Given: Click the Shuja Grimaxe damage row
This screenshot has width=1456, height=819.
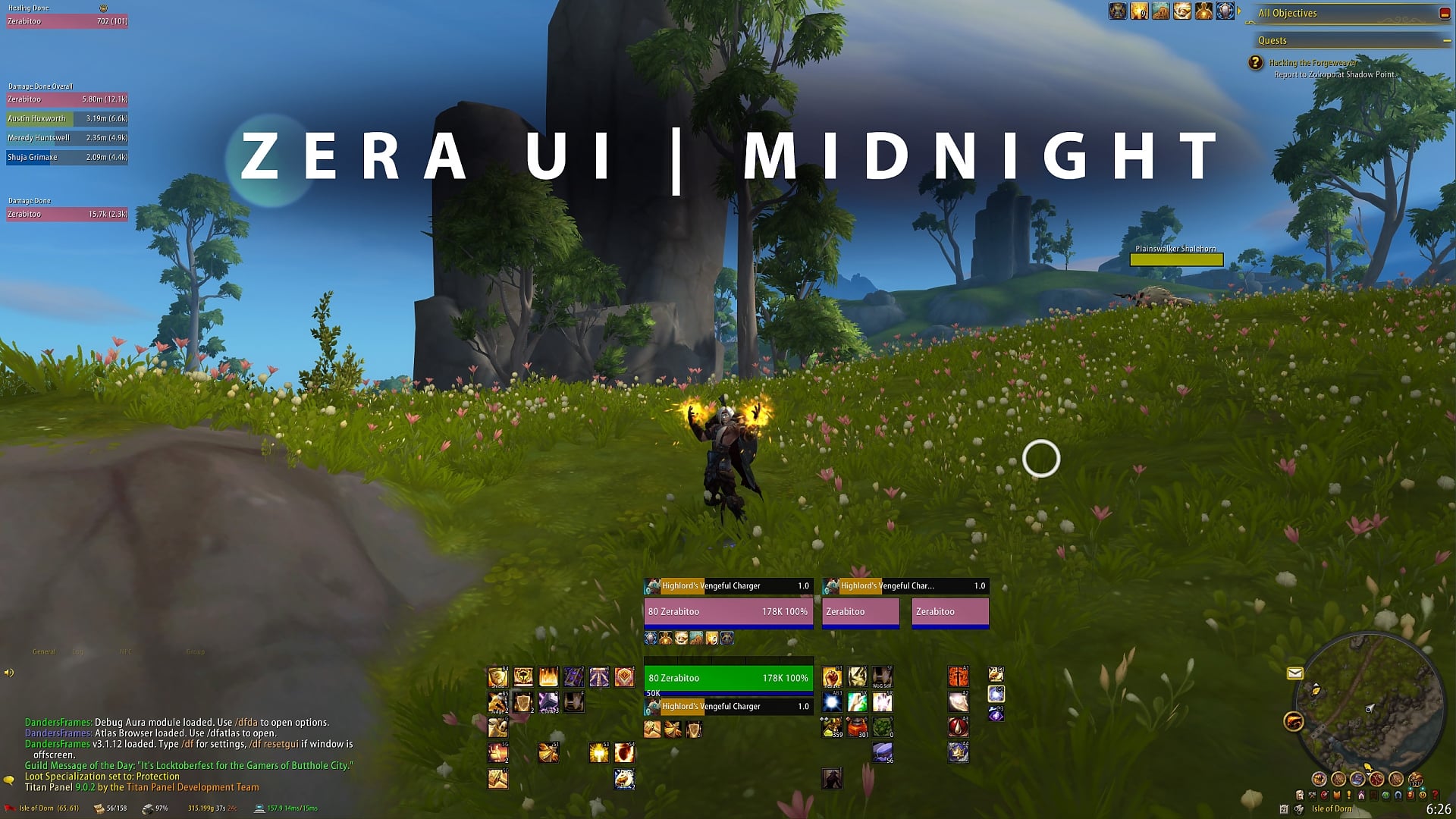Looking at the screenshot, I should [67, 158].
